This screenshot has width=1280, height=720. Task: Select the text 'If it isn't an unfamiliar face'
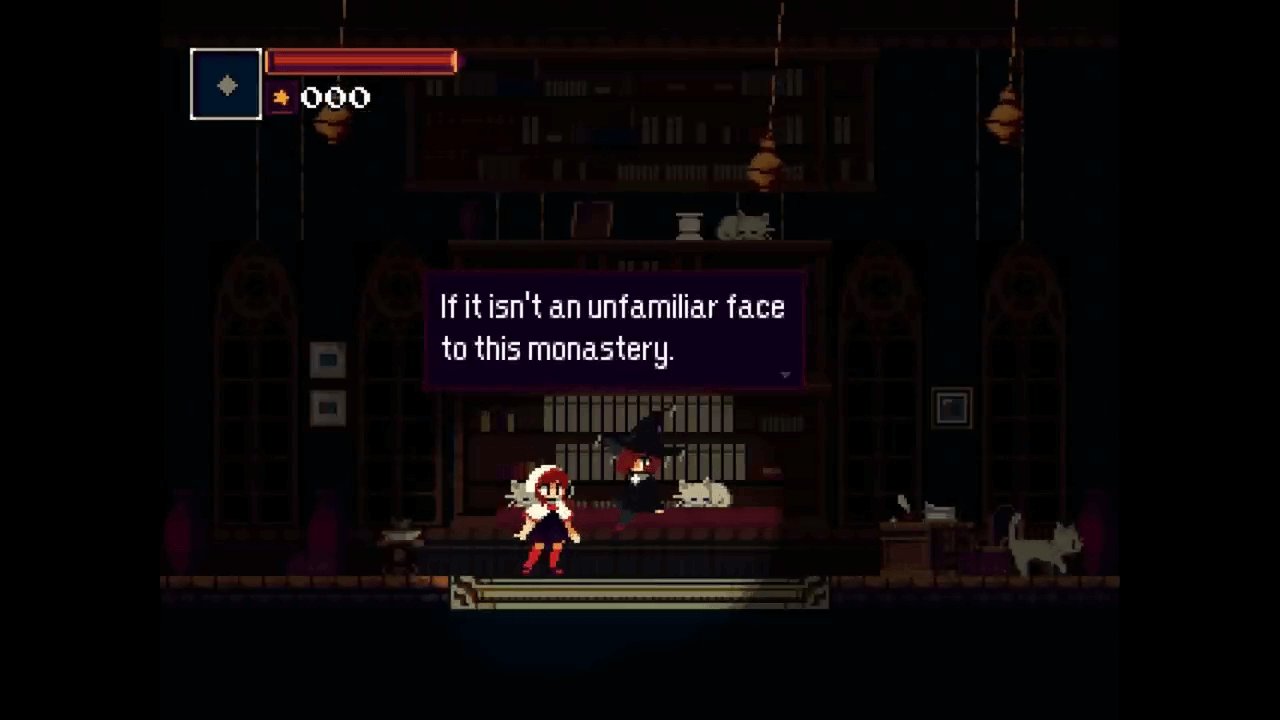612,307
